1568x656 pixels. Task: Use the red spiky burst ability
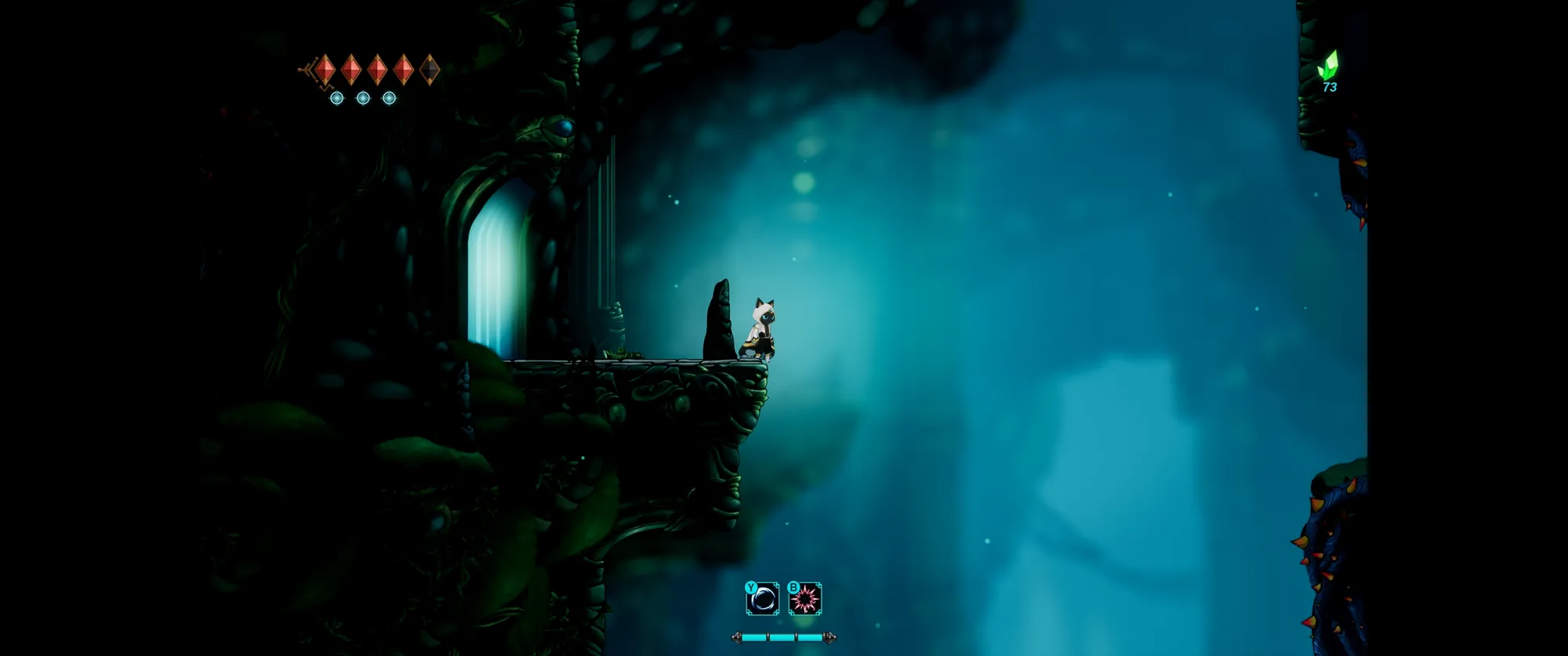click(x=805, y=600)
